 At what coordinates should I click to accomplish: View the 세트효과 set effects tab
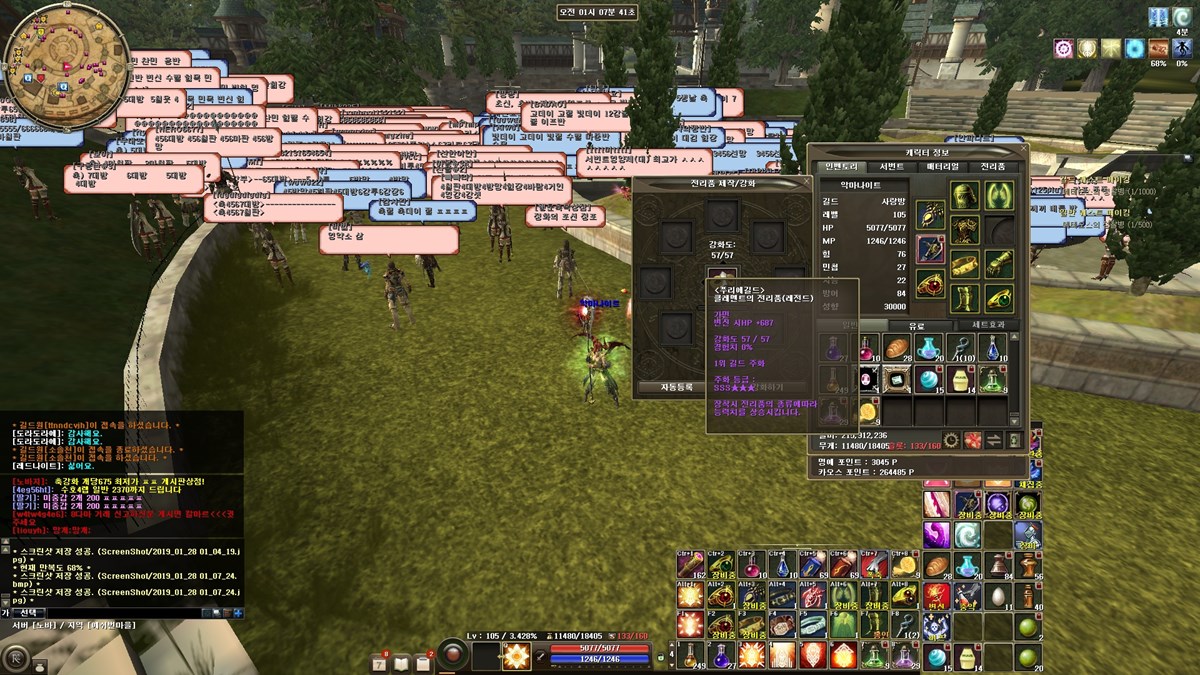(989, 325)
